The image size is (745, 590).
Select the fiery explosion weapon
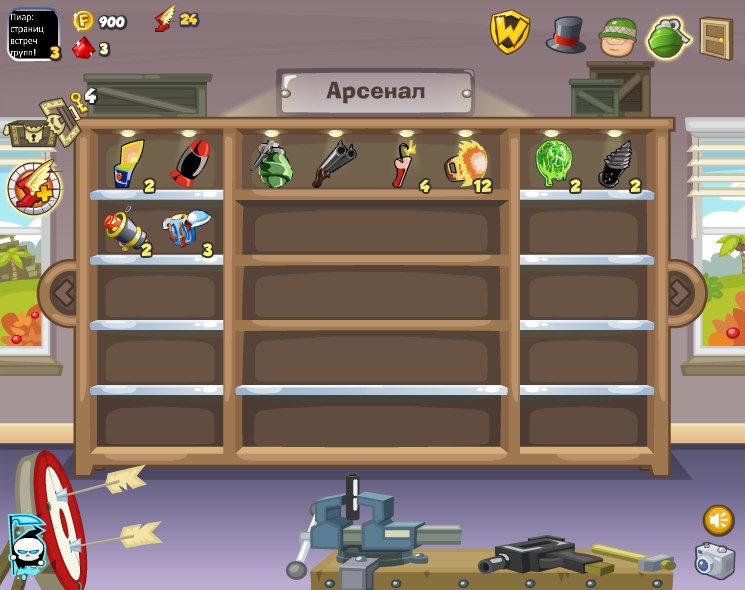(x=465, y=163)
